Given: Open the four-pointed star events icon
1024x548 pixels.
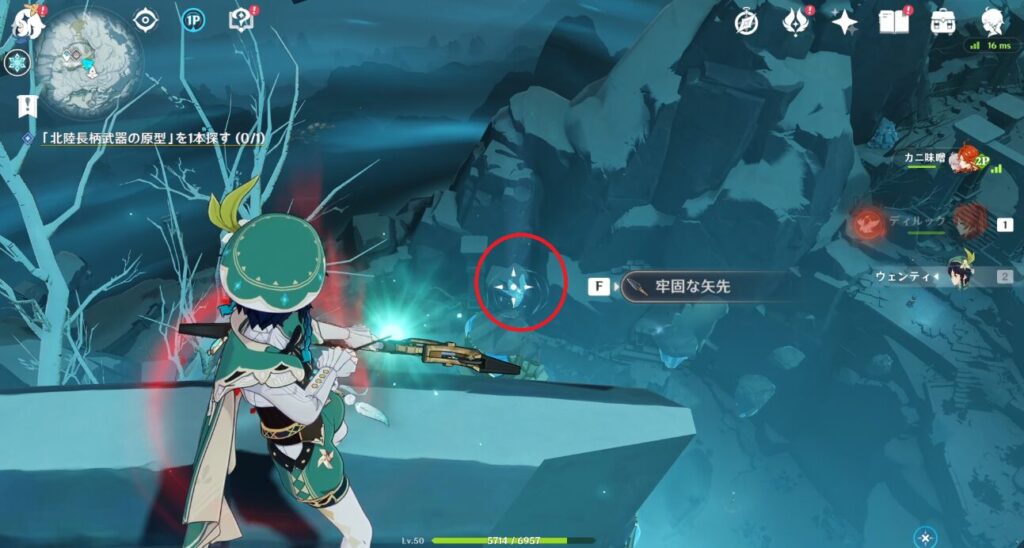Looking at the screenshot, I should (x=845, y=22).
